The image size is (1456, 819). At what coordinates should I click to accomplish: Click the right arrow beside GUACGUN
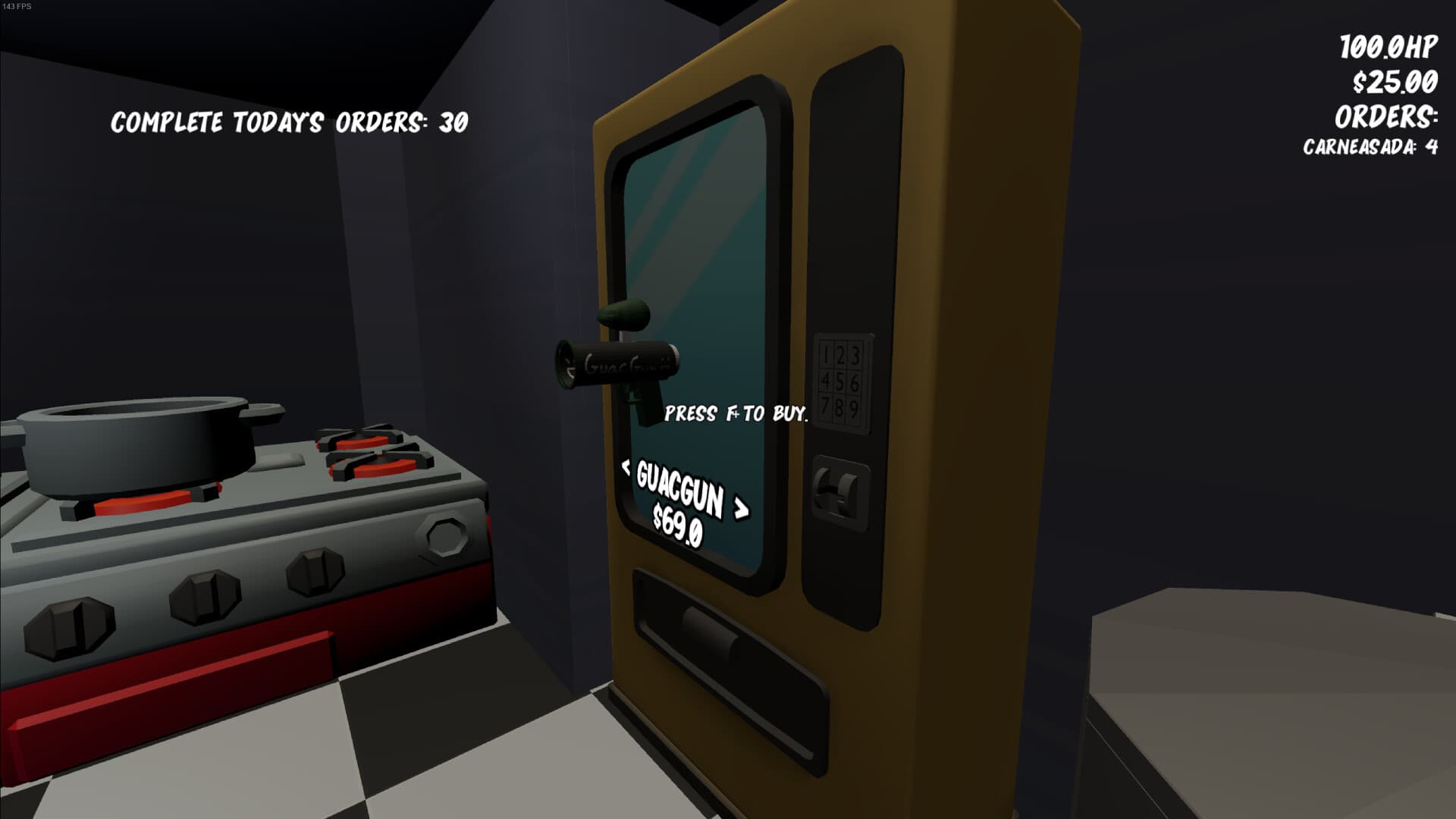click(x=739, y=508)
